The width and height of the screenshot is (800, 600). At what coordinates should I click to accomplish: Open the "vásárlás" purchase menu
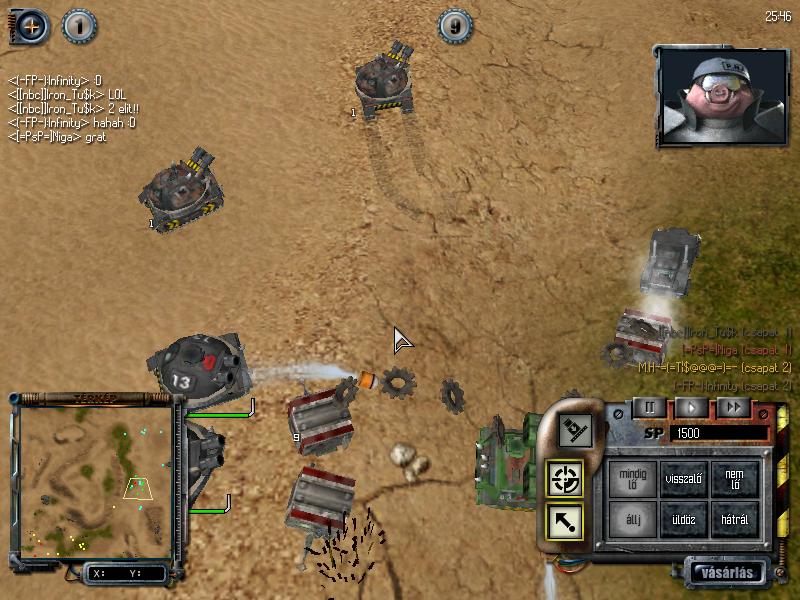[x=726, y=573]
